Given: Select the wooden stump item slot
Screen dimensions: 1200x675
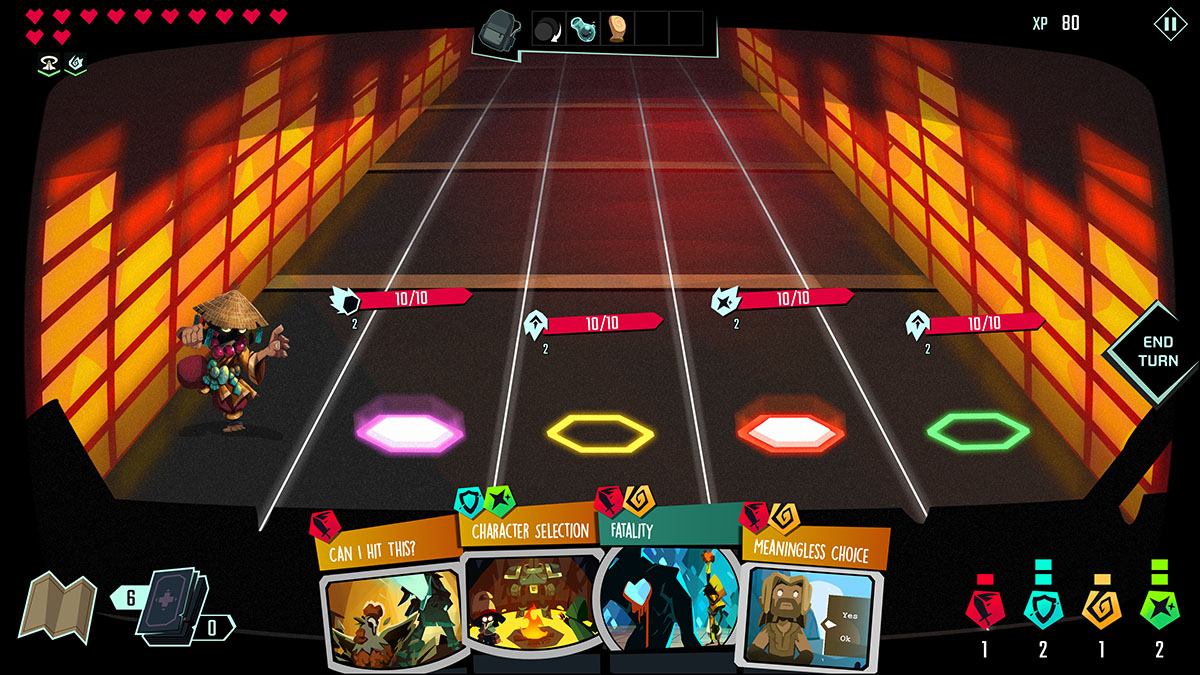Looking at the screenshot, I should pos(617,29).
